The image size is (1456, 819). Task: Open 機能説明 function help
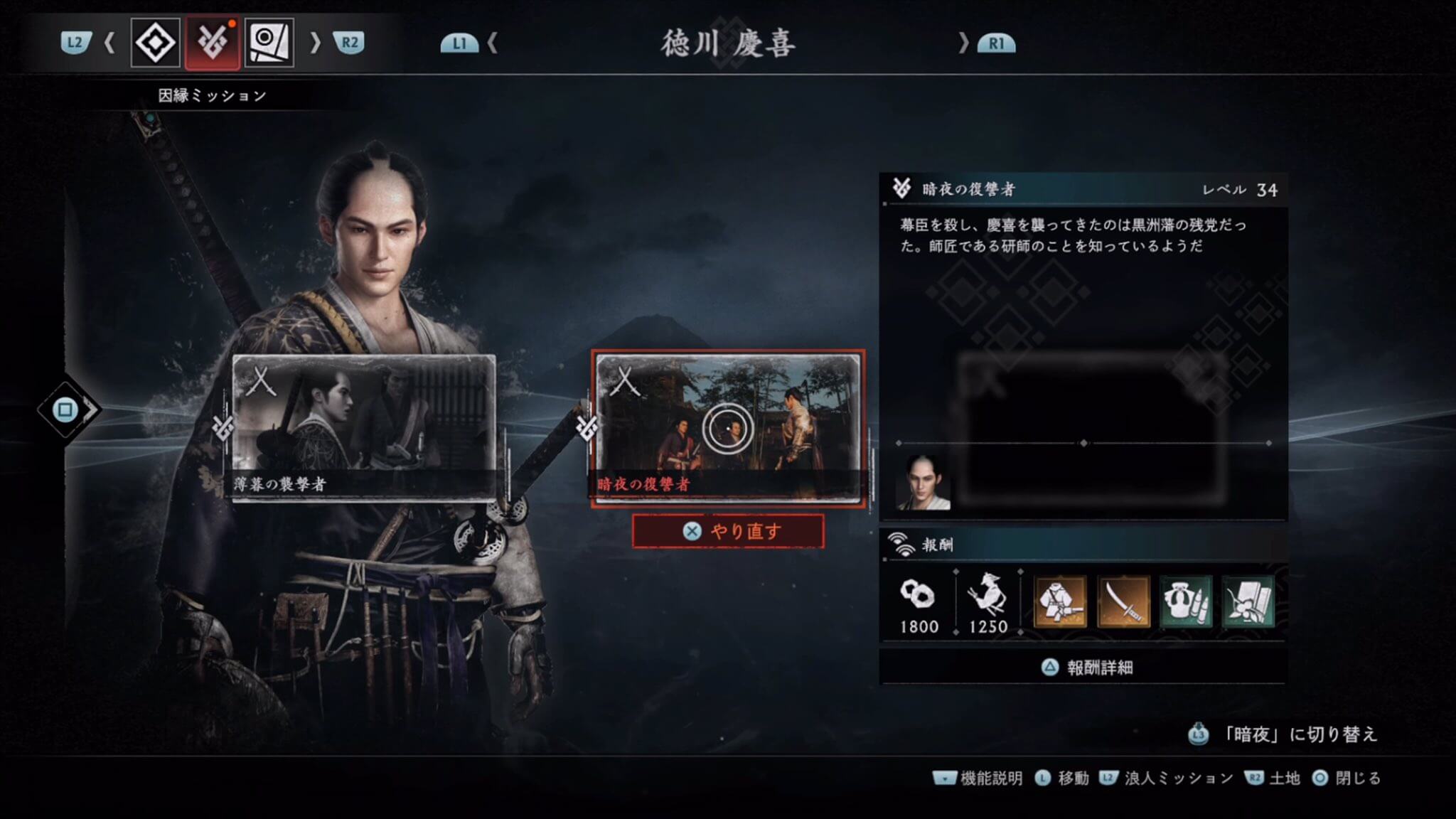[978, 778]
